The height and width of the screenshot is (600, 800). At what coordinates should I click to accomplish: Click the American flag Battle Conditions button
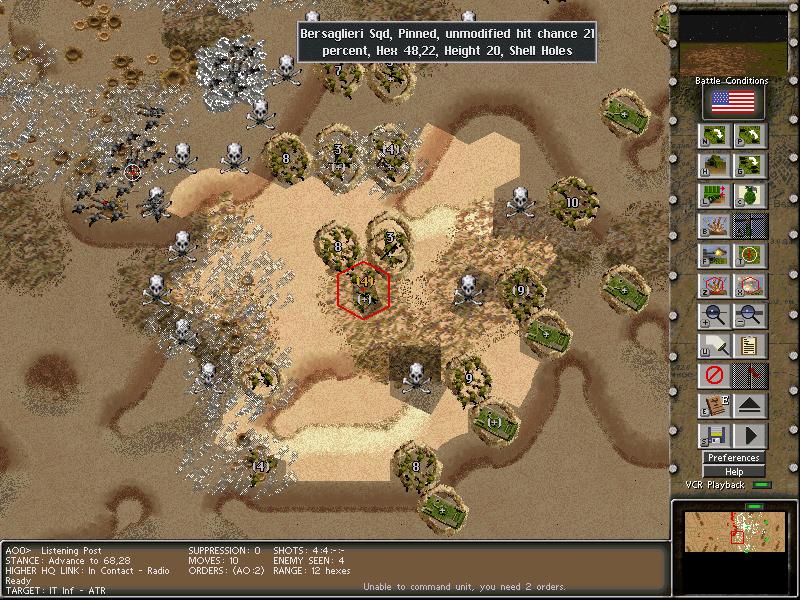(x=734, y=102)
